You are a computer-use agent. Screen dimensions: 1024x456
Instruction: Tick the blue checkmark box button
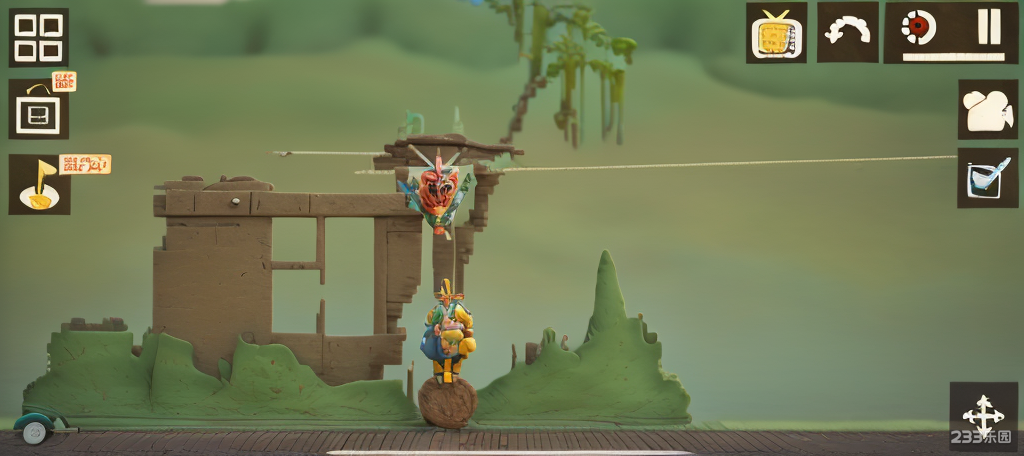(x=987, y=178)
